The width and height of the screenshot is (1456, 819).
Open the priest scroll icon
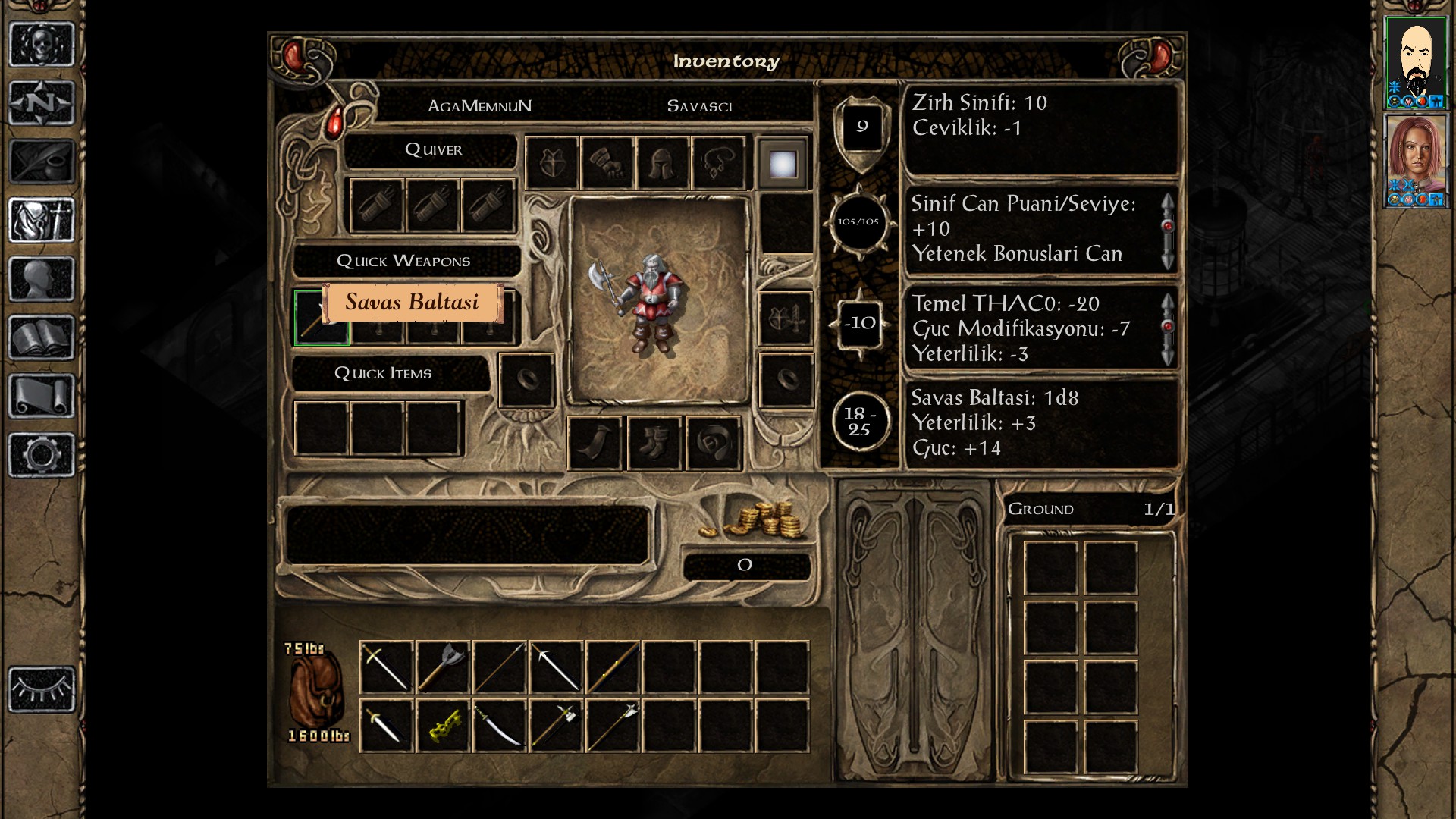(x=42, y=396)
